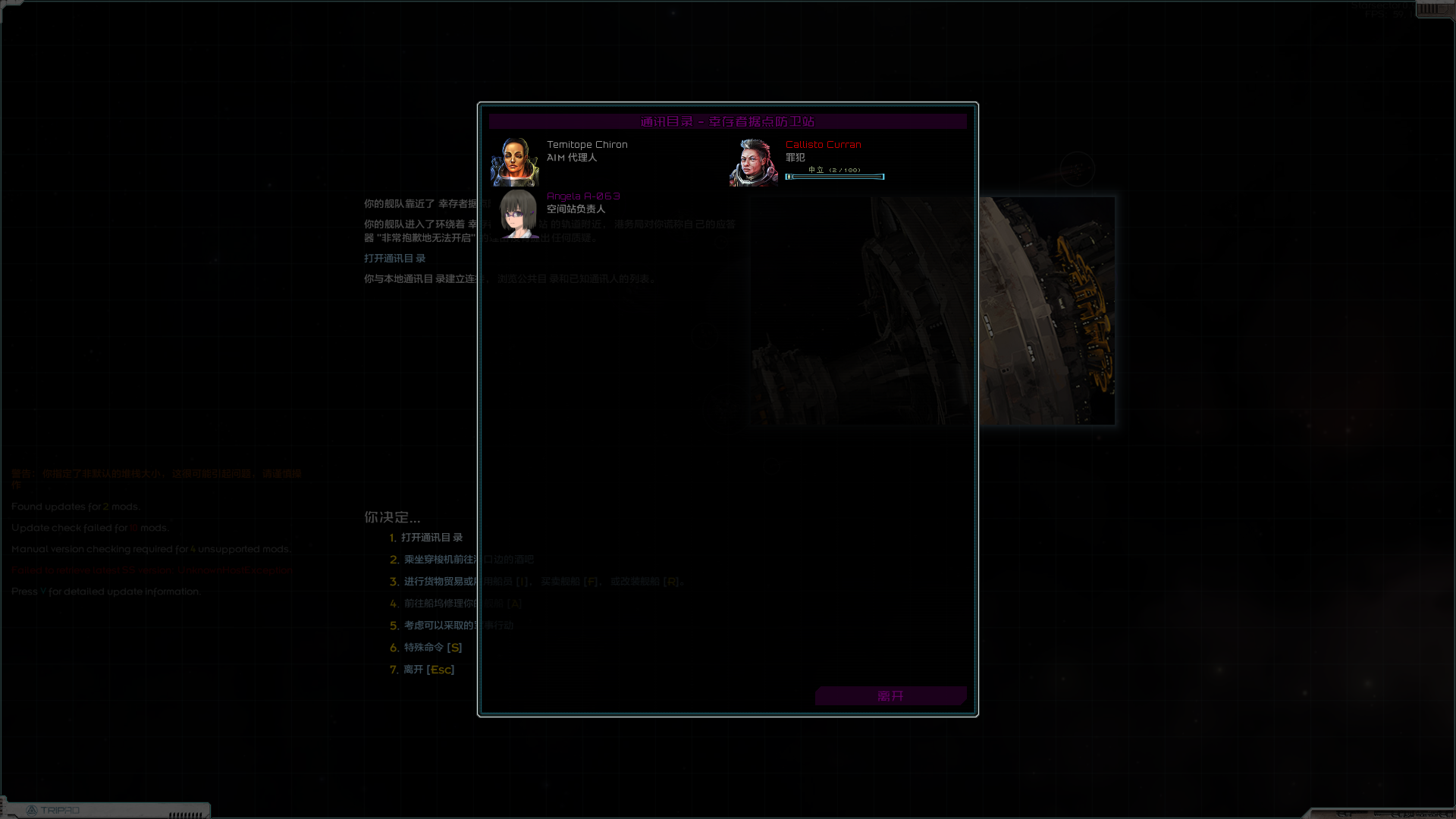Choose option 1 打开通讯目录
Viewport: 1456px width, 819px height.
point(432,537)
